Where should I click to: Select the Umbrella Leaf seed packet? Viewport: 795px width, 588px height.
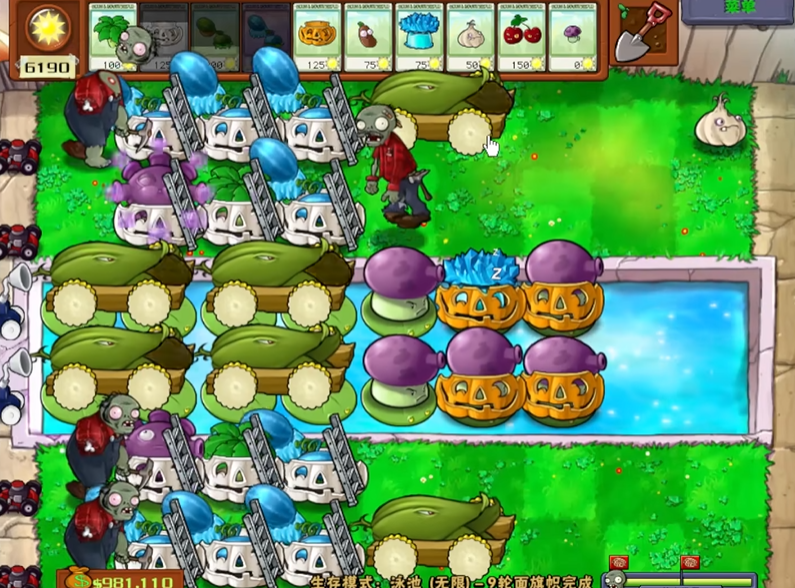tap(112, 39)
